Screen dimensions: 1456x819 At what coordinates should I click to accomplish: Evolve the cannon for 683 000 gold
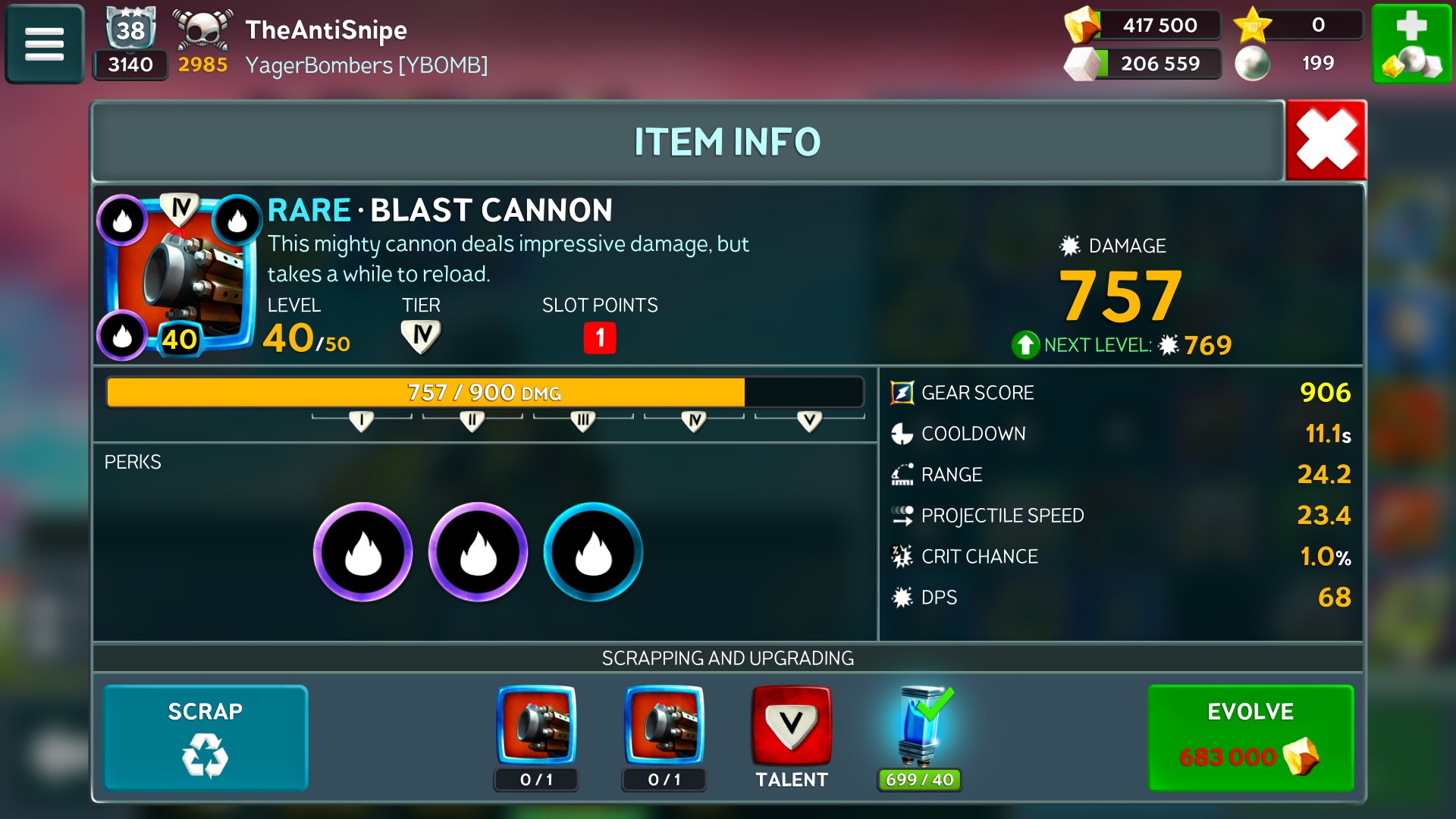[x=1250, y=738]
